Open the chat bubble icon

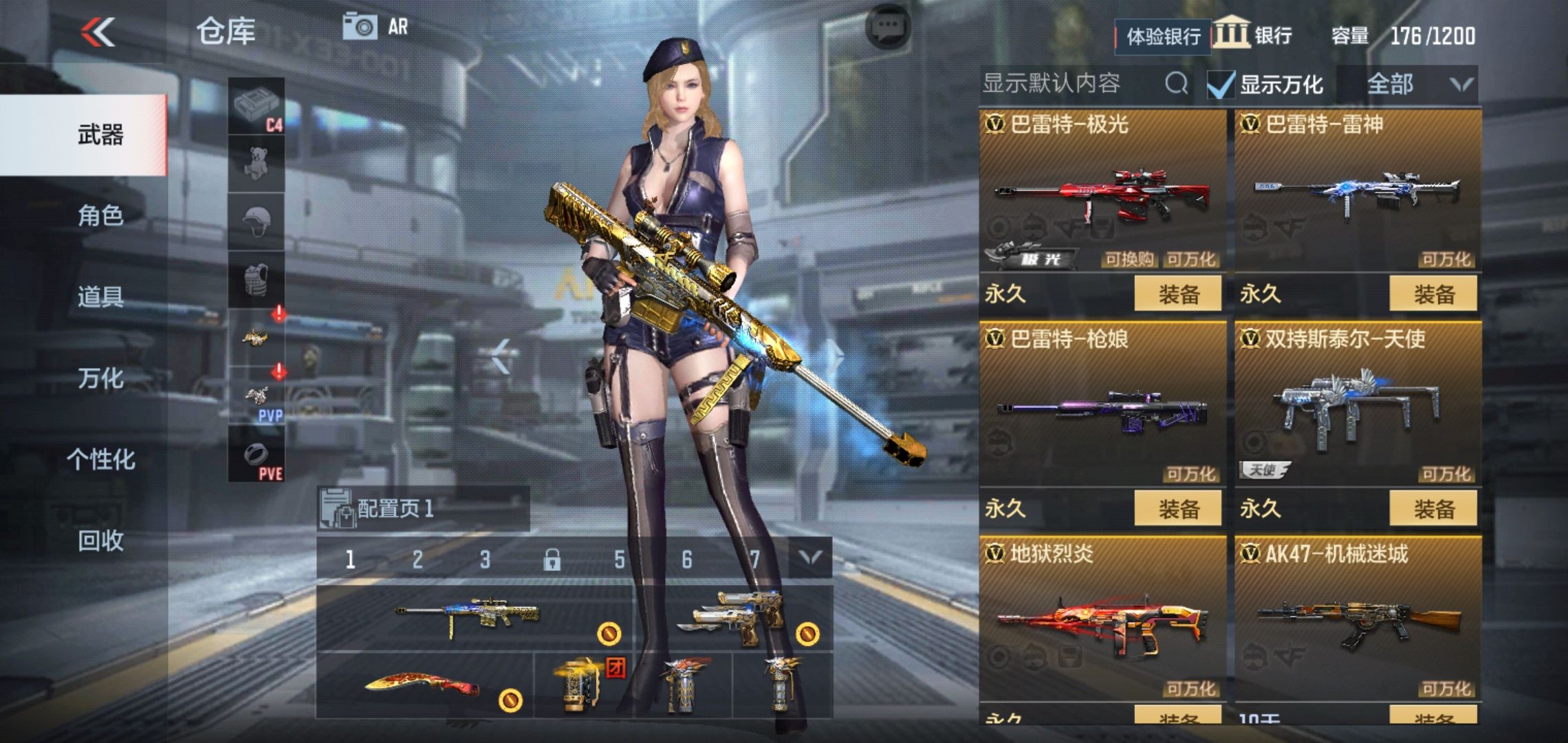(x=888, y=28)
